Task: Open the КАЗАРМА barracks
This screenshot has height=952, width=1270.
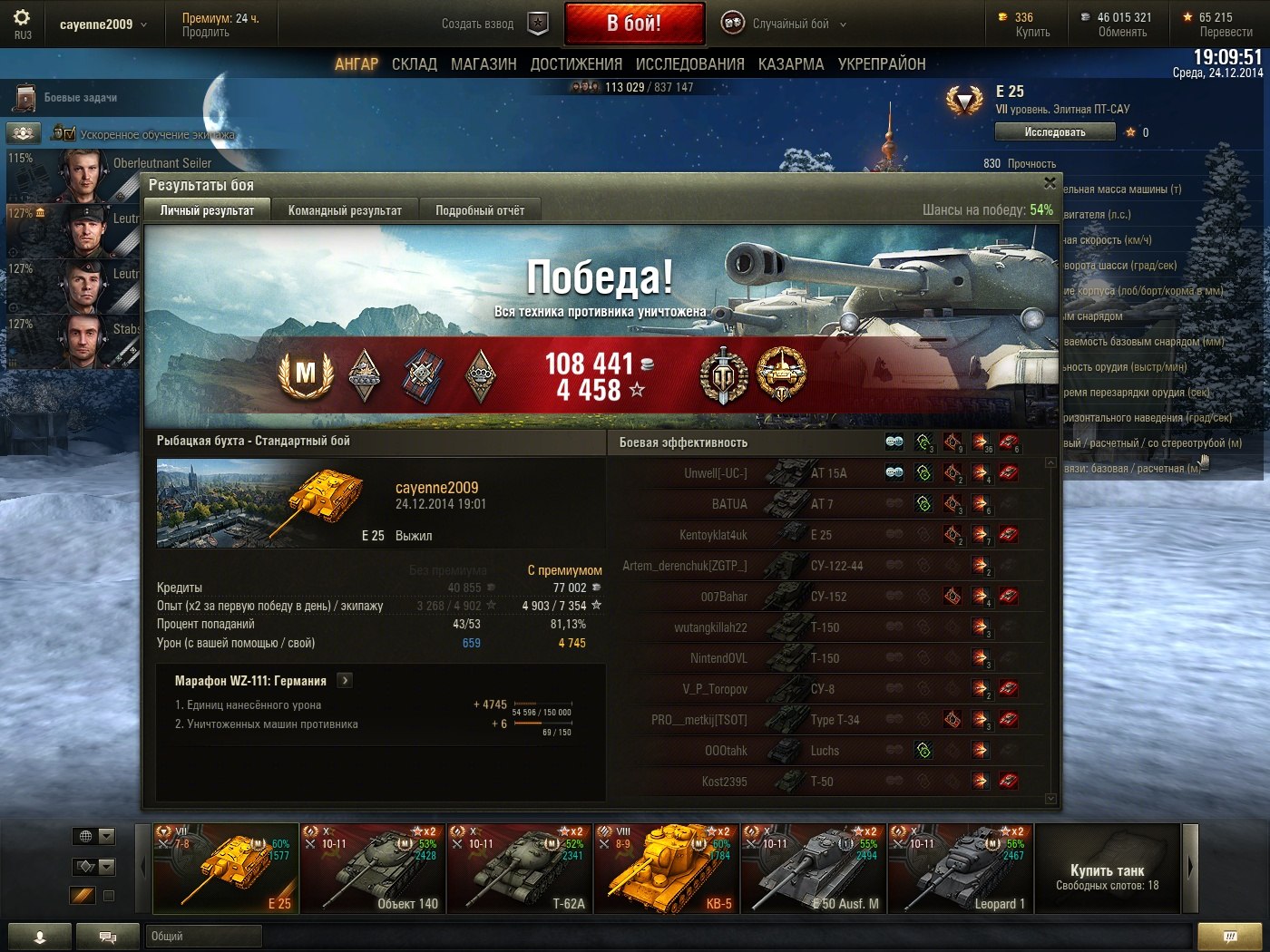Action: pos(791,64)
